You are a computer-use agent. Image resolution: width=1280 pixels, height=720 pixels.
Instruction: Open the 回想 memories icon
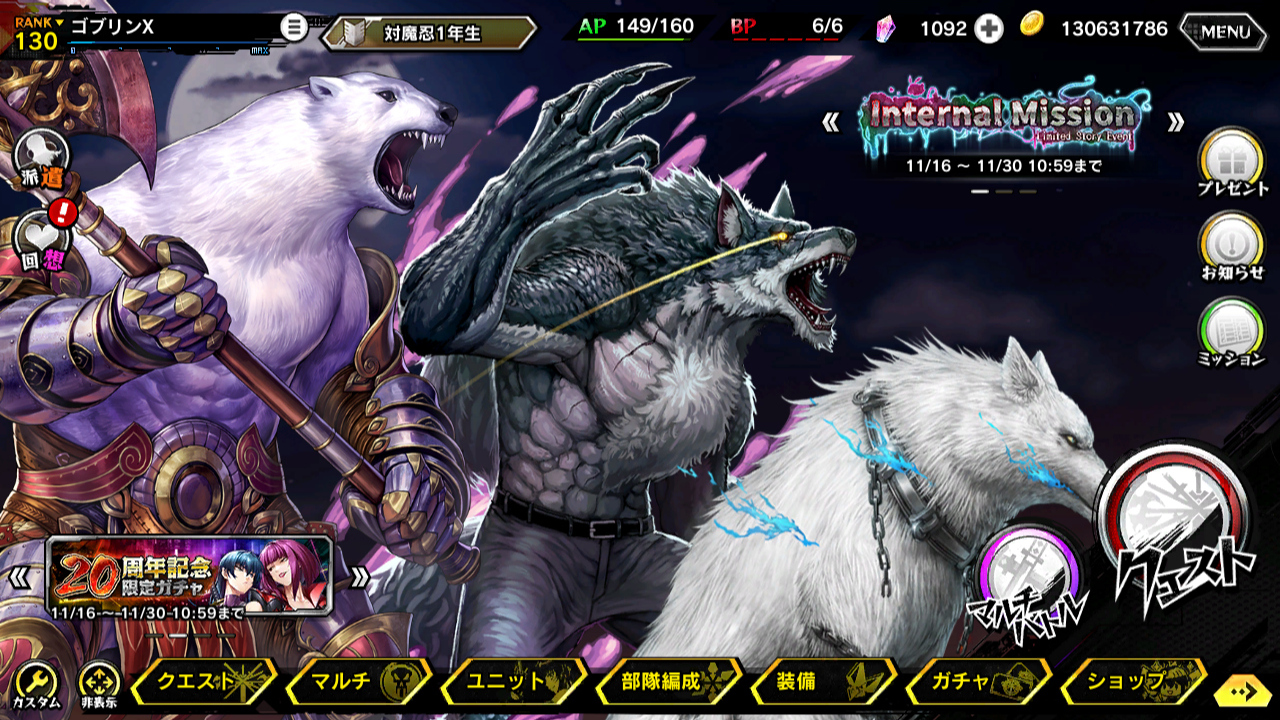click(x=42, y=241)
